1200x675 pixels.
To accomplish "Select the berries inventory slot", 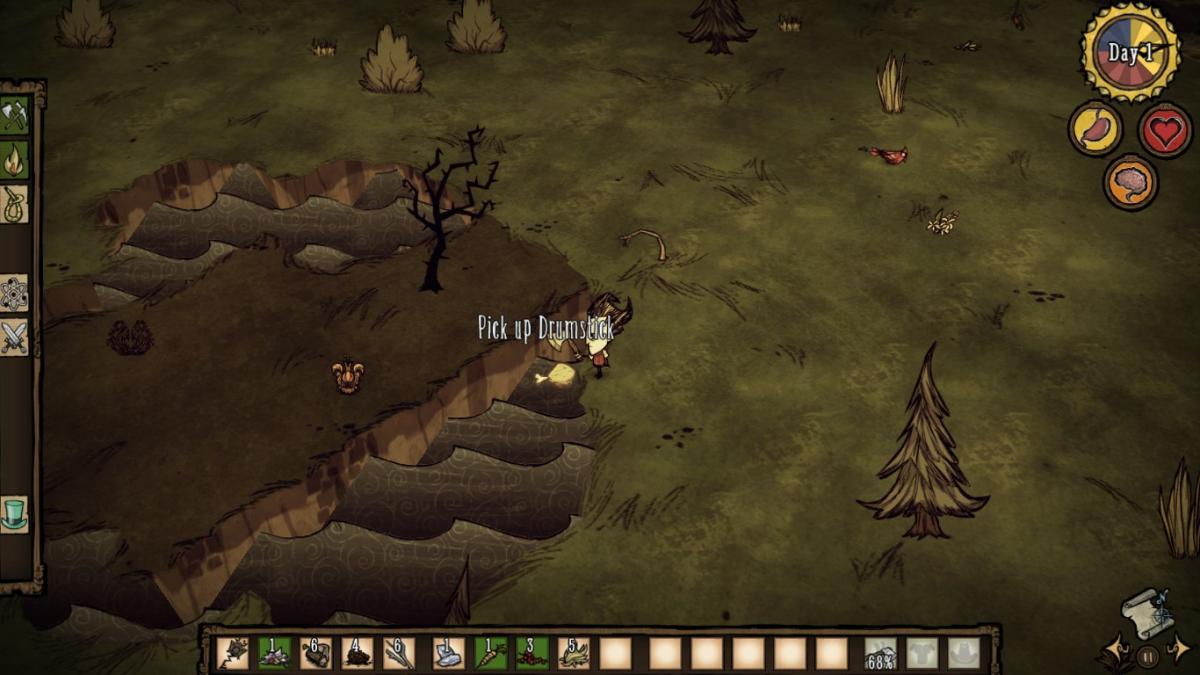I will [x=532, y=653].
